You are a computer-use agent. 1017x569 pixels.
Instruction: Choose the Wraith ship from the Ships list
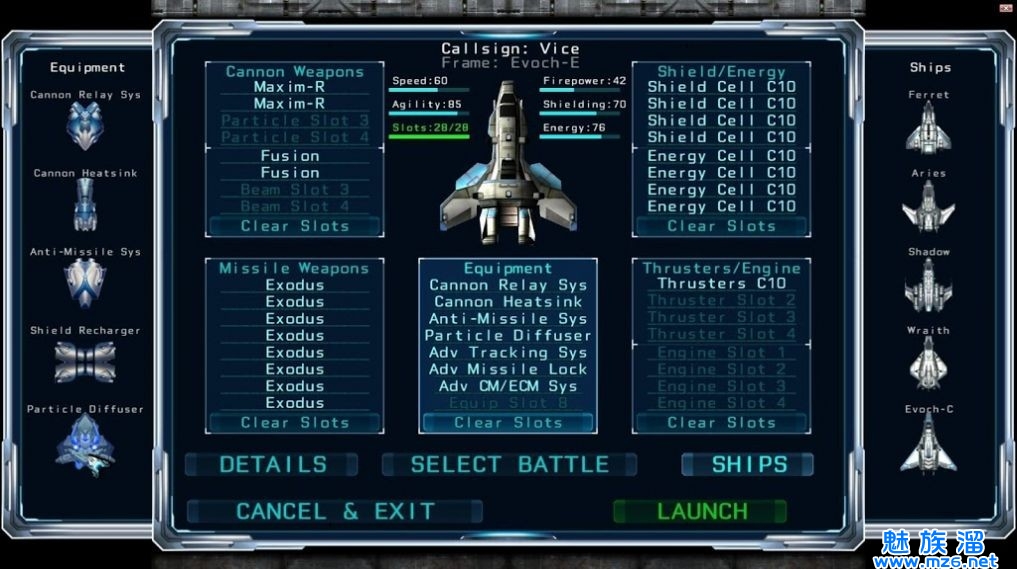coord(928,362)
